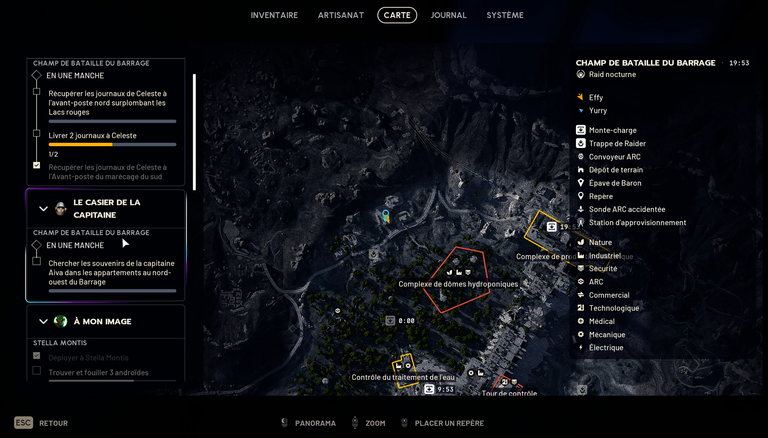
Task: Click the cyan player location marker
Action: pyautogui.click(x=385, y=215)
